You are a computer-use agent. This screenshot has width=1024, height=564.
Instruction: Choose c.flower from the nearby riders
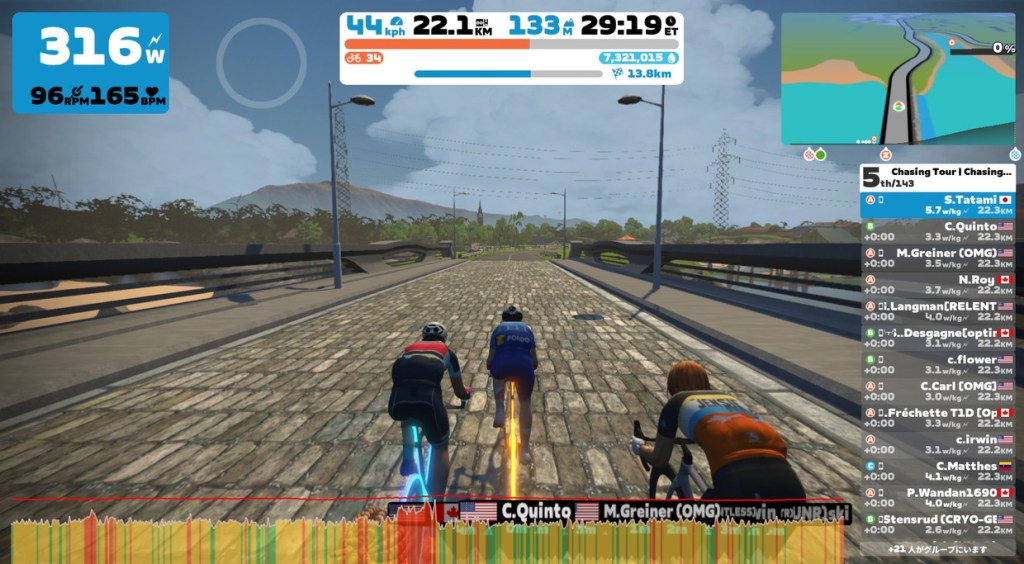(x=939, y=364)
